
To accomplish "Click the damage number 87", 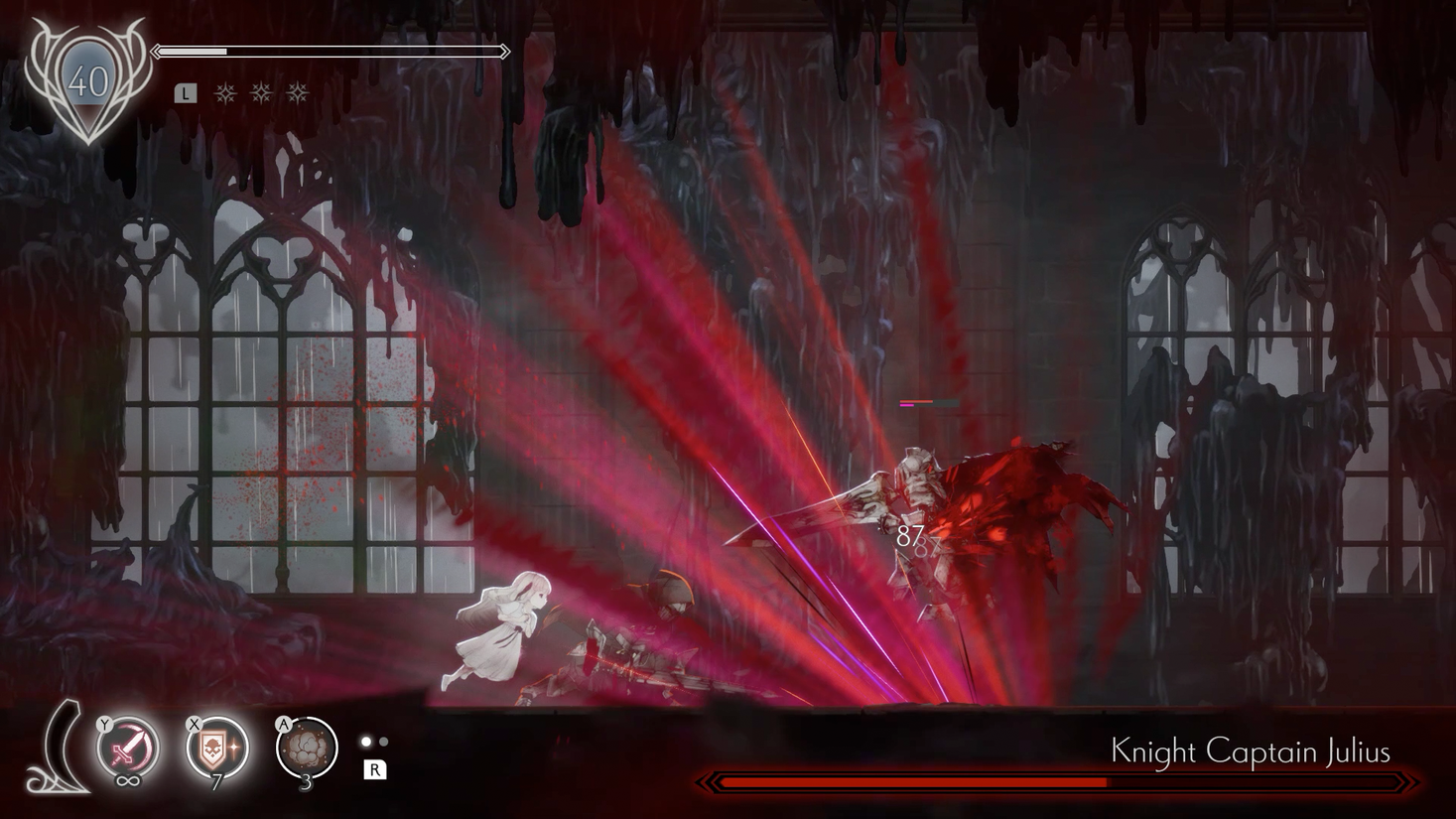I will pos(909,537).
